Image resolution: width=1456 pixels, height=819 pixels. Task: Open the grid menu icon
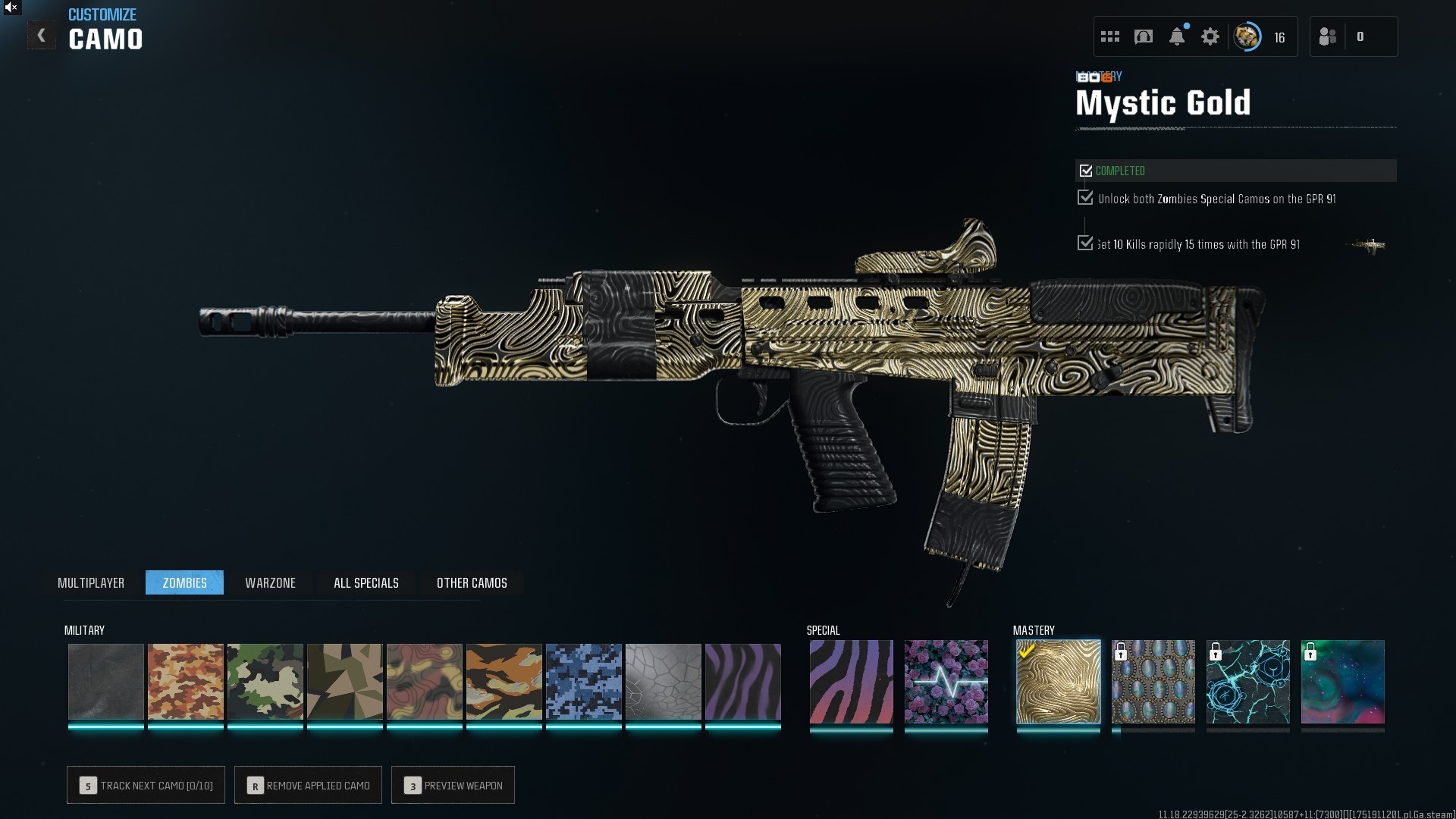(1110, 36)
